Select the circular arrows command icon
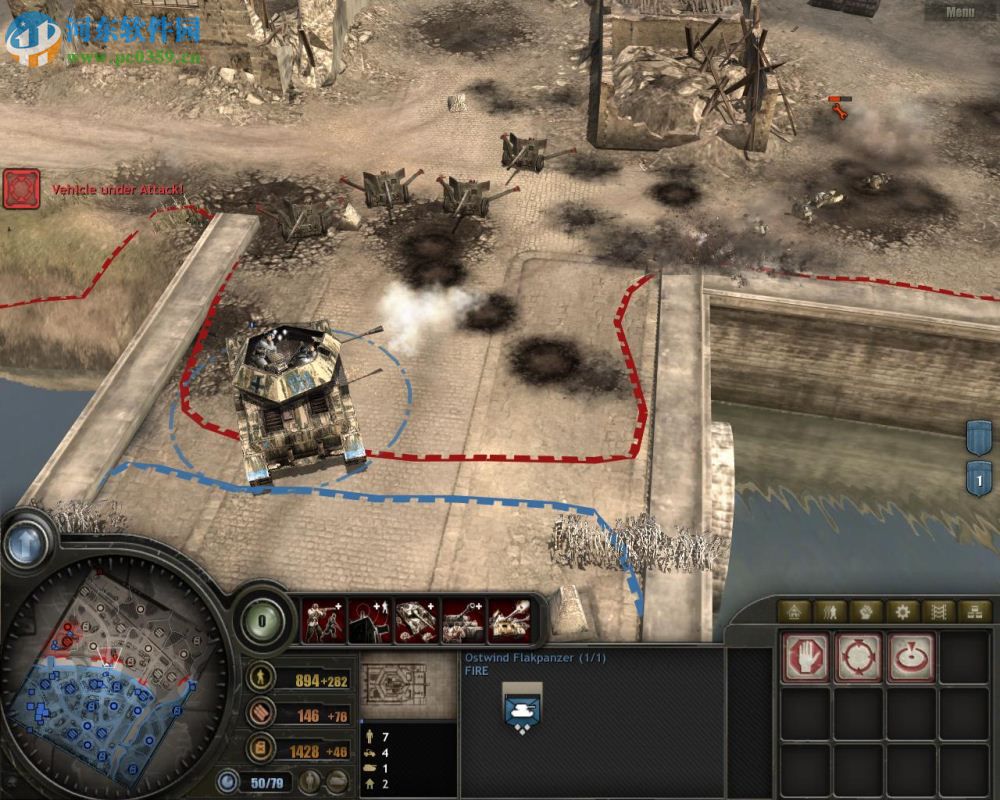 point(858,658)
